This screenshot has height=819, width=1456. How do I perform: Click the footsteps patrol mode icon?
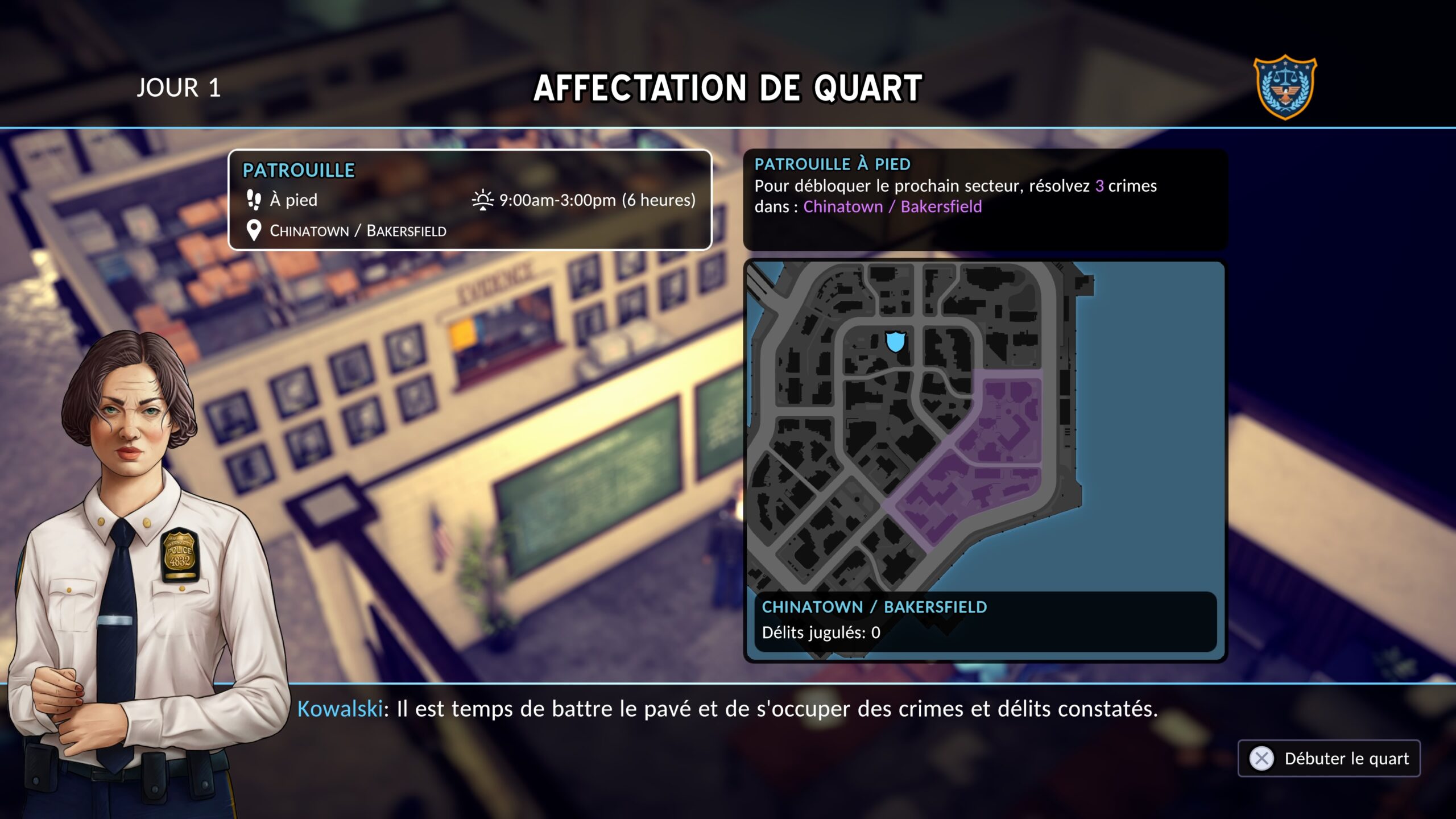254,200
